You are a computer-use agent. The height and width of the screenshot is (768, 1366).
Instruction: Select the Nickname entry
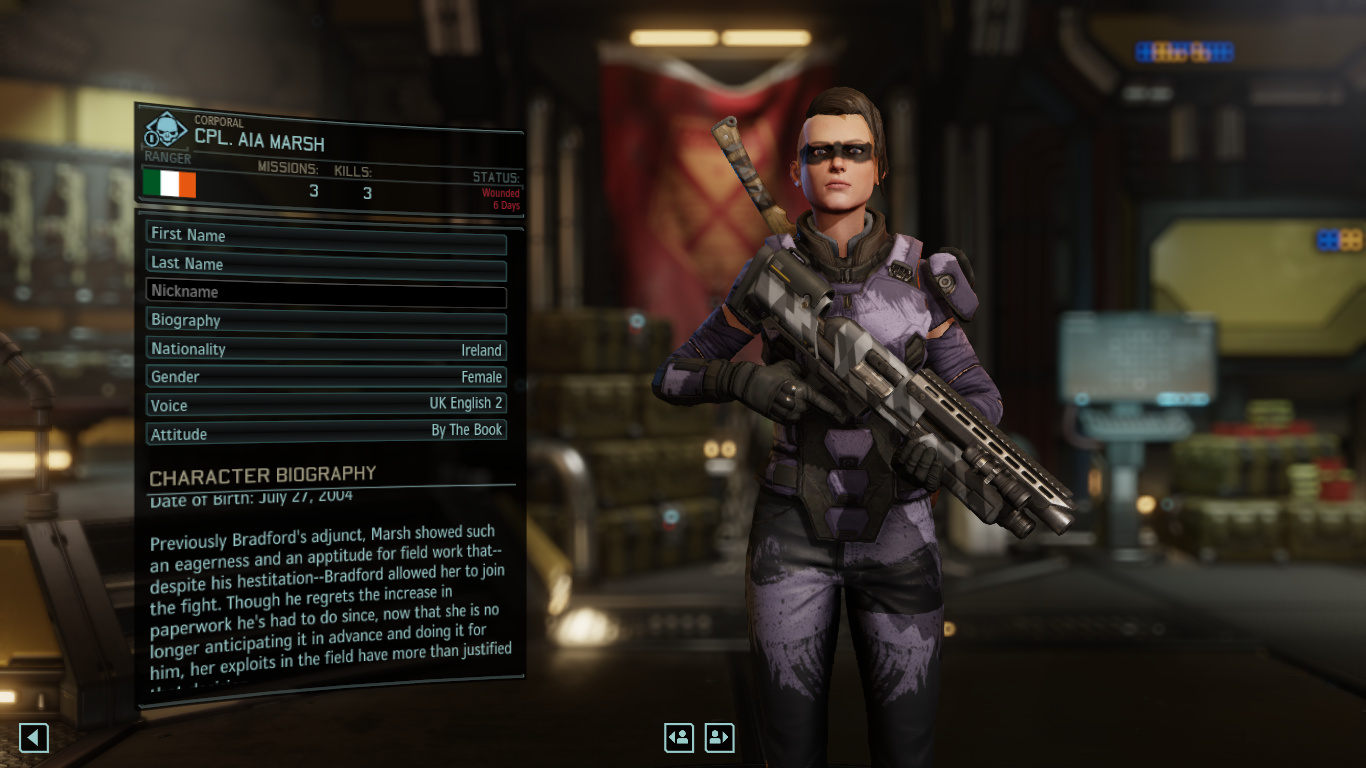[x=326, y=292]
